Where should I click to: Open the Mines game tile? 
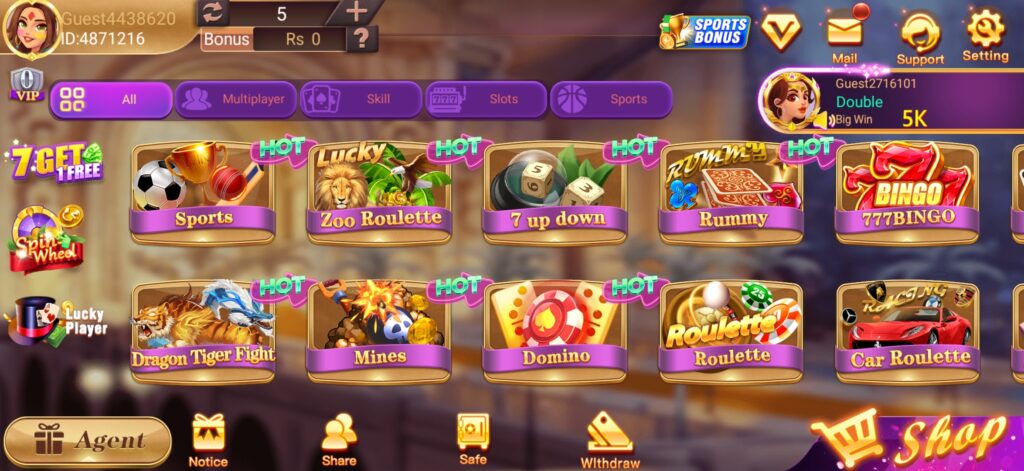379,331
